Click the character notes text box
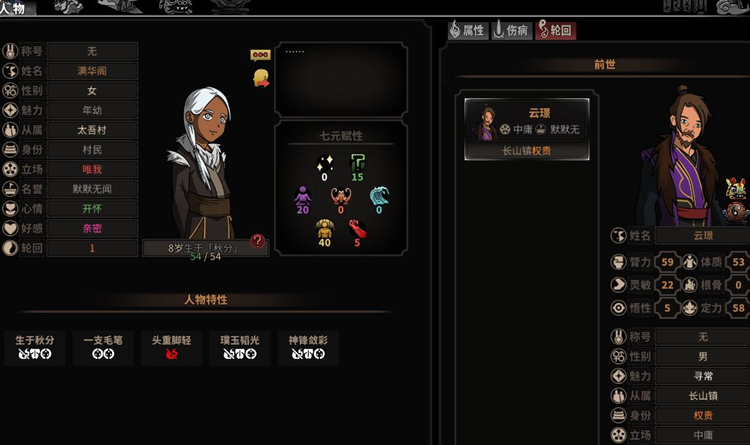This screenshot has width=750, height=445. click(x=340, y=78)
